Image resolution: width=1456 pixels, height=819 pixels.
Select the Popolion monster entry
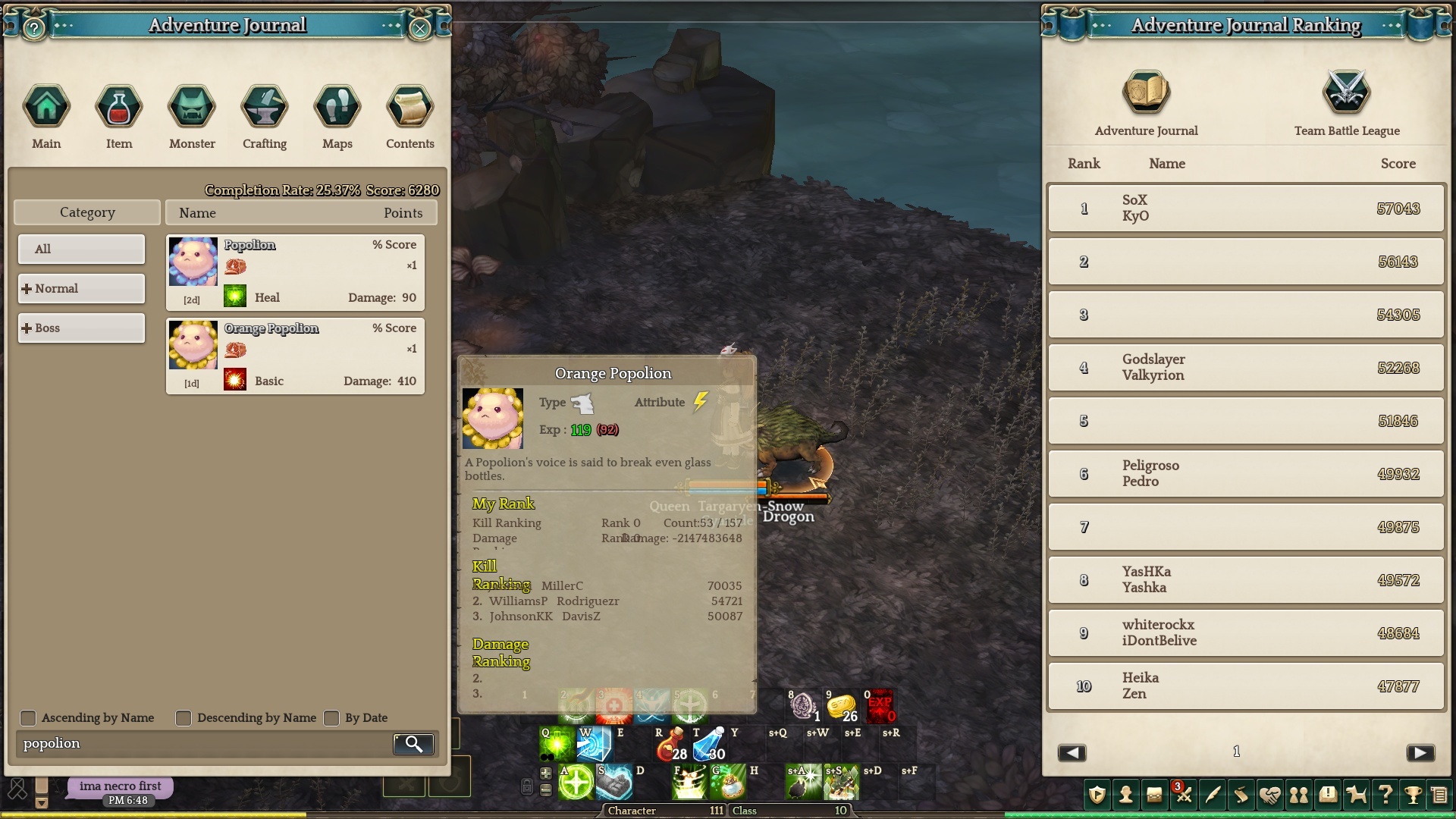click(295, 272)
